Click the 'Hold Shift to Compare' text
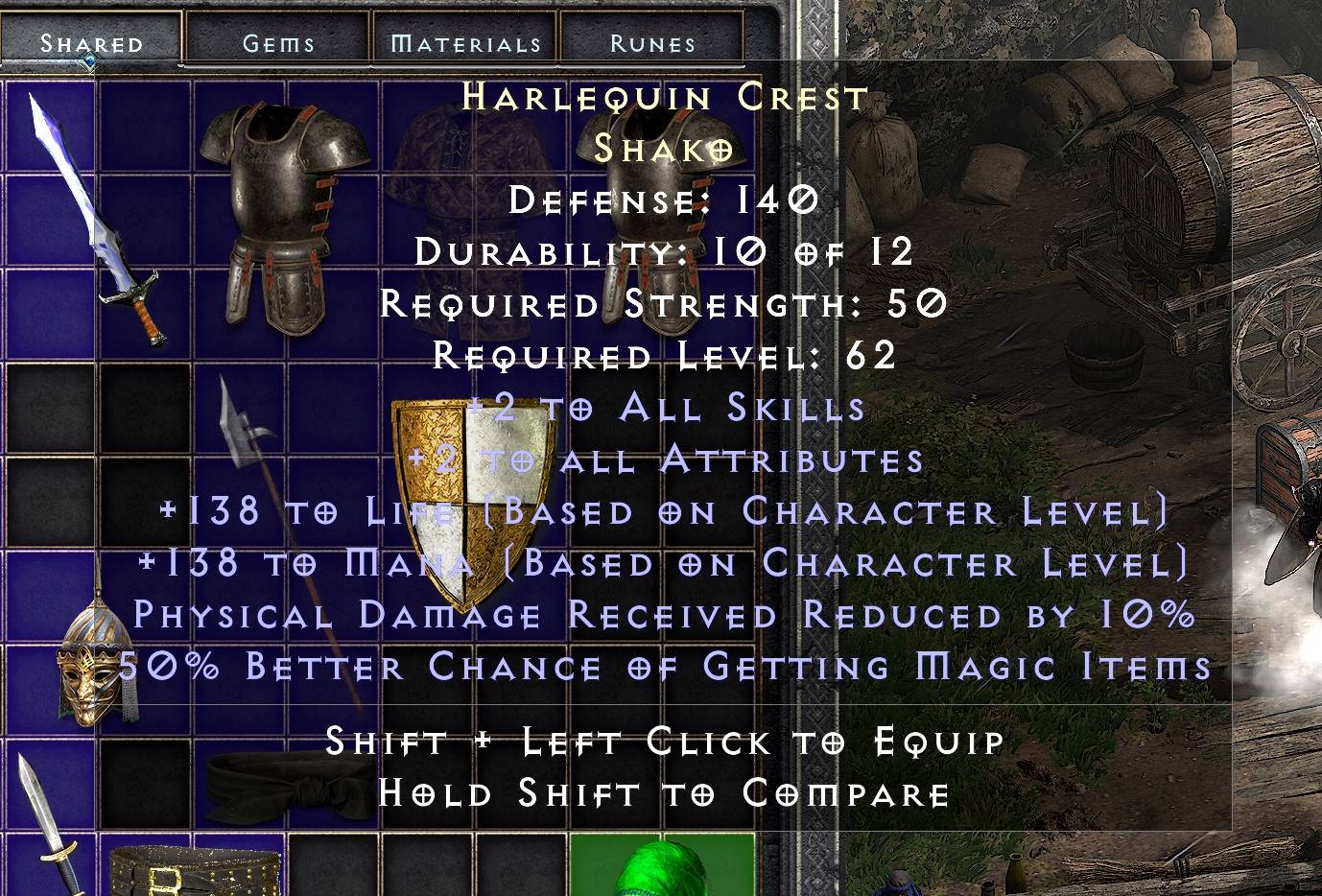 pyautogui.click(x=662, y=793)
